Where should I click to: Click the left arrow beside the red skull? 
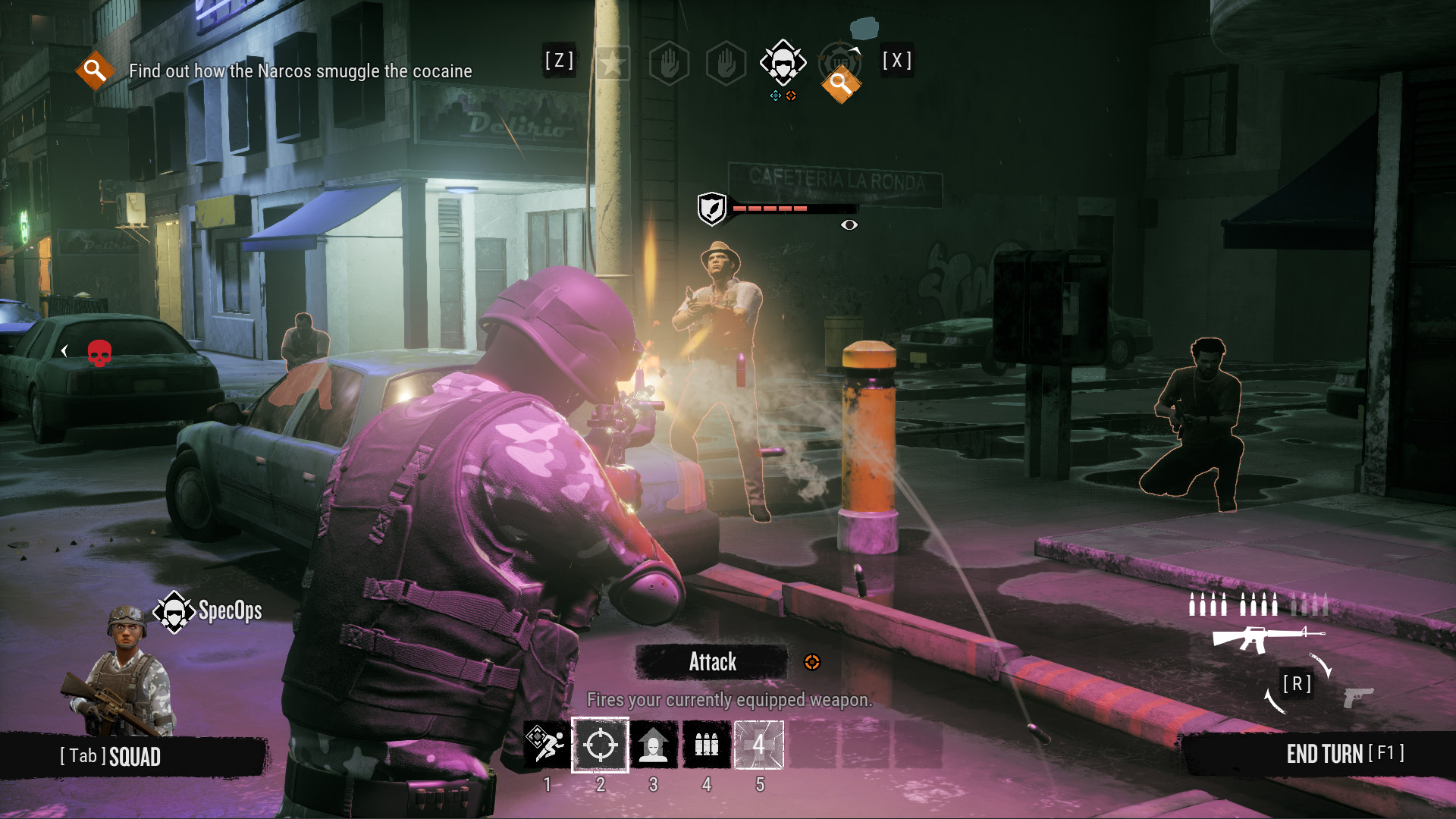pyautogui.click(x=64, y=351)
